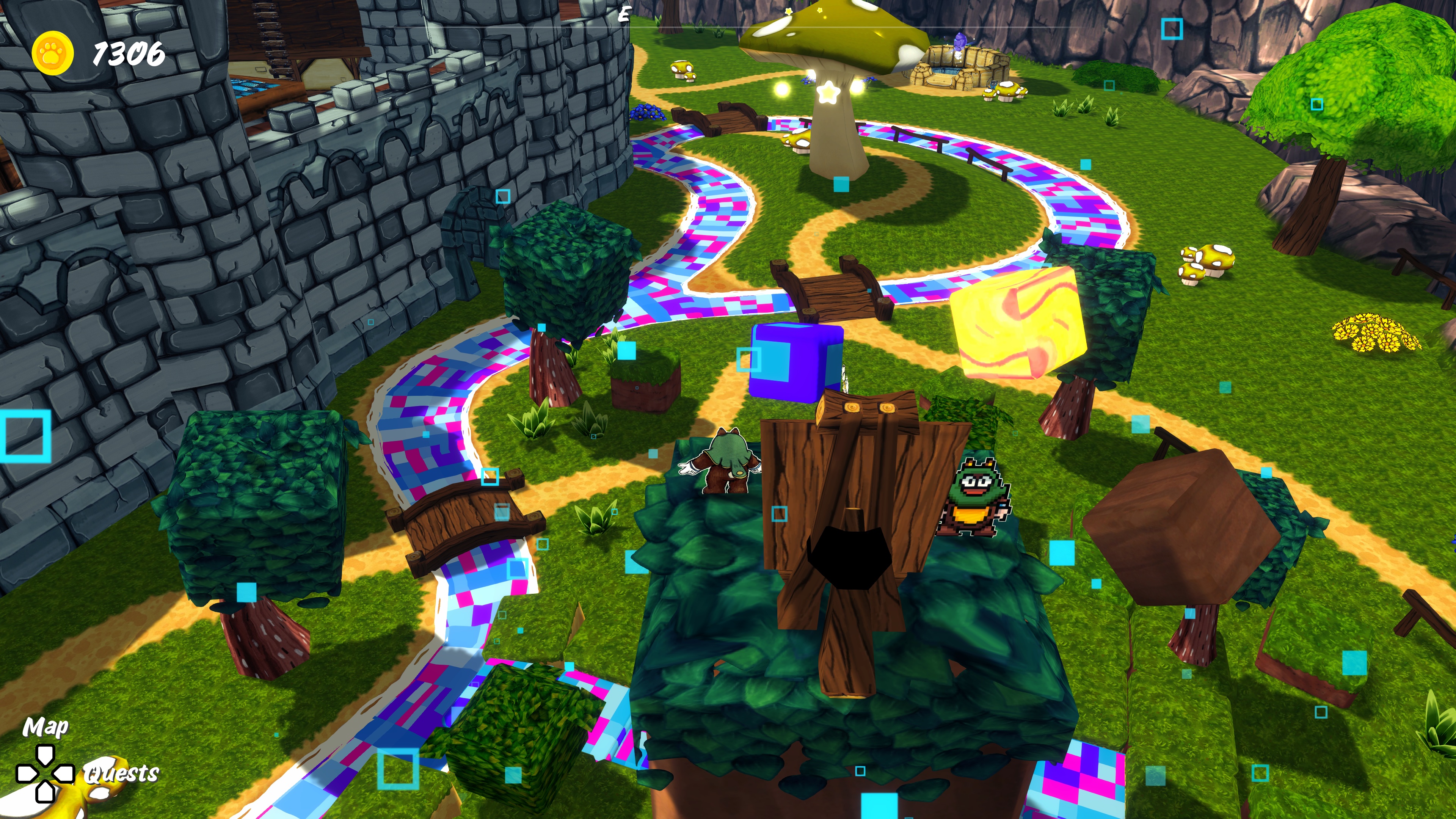The image size is (1456, 819).
Task: Open the Map from the HUD label
Action: coord(45,727)
